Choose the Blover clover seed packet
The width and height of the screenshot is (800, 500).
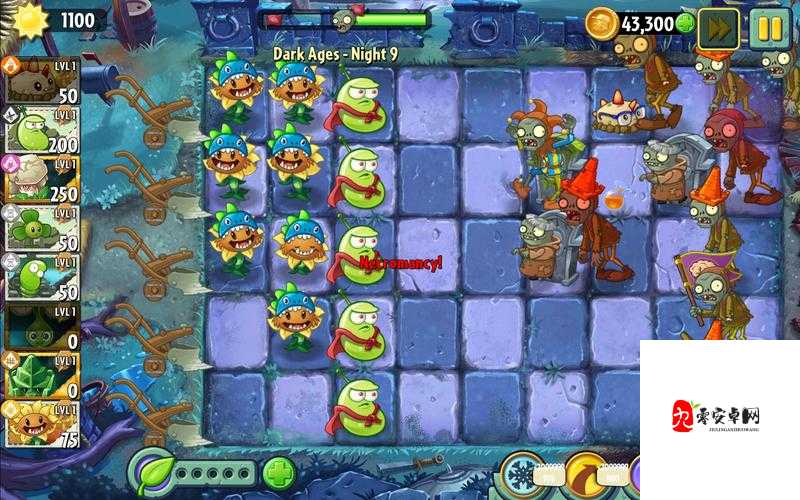tap(43, 228)
